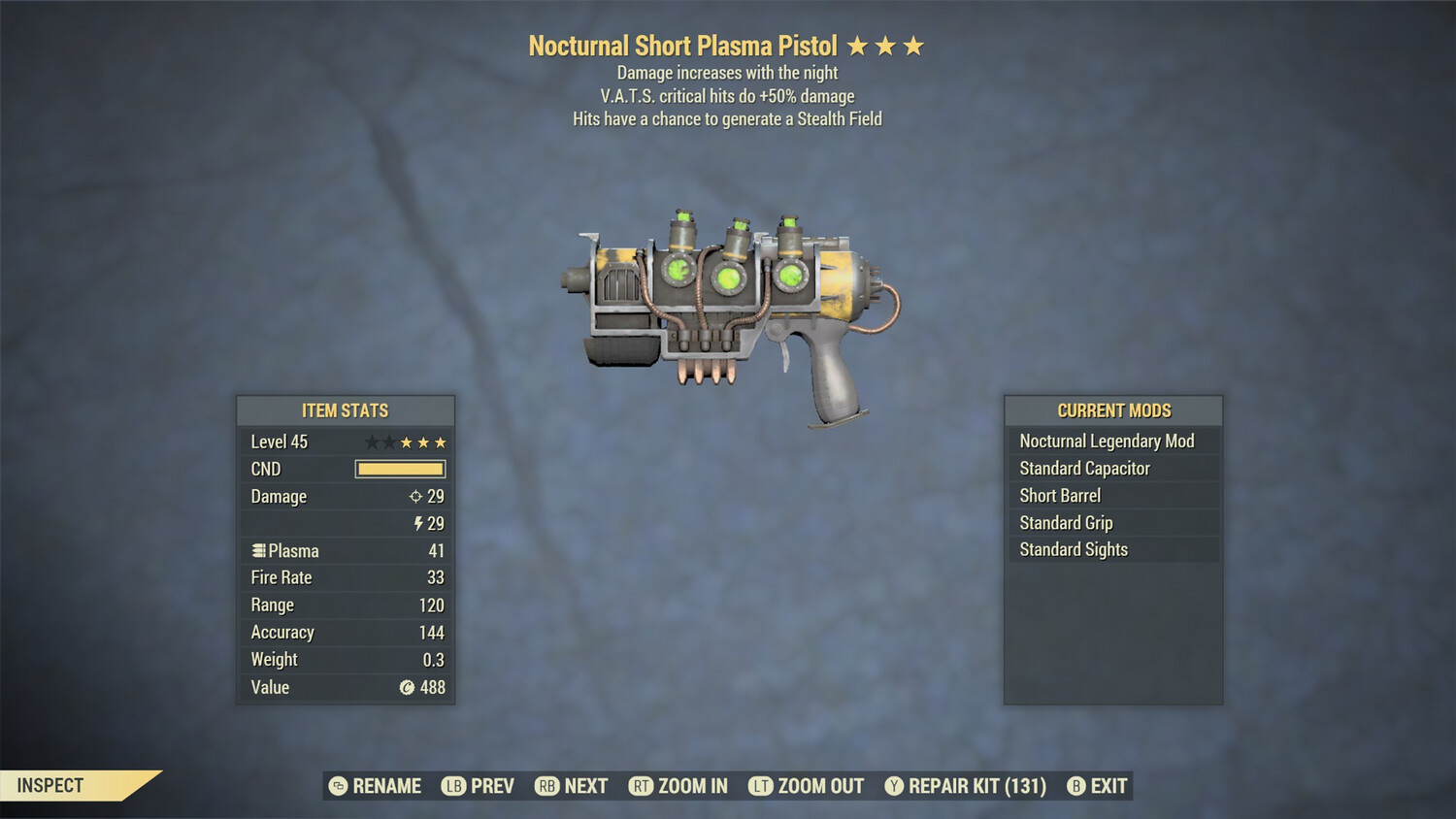Click the CND condition bar

(400, 469)
